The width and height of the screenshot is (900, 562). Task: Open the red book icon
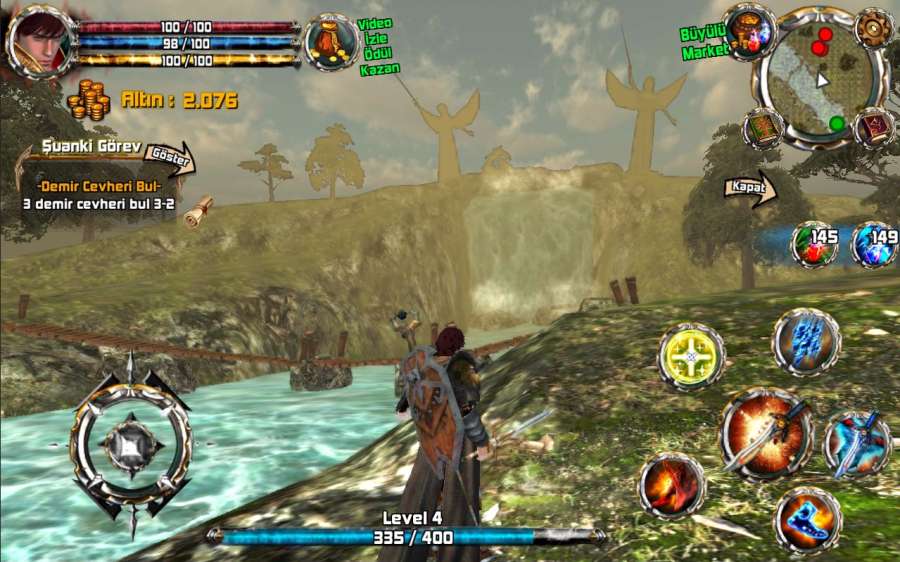(x=875, y=128)
